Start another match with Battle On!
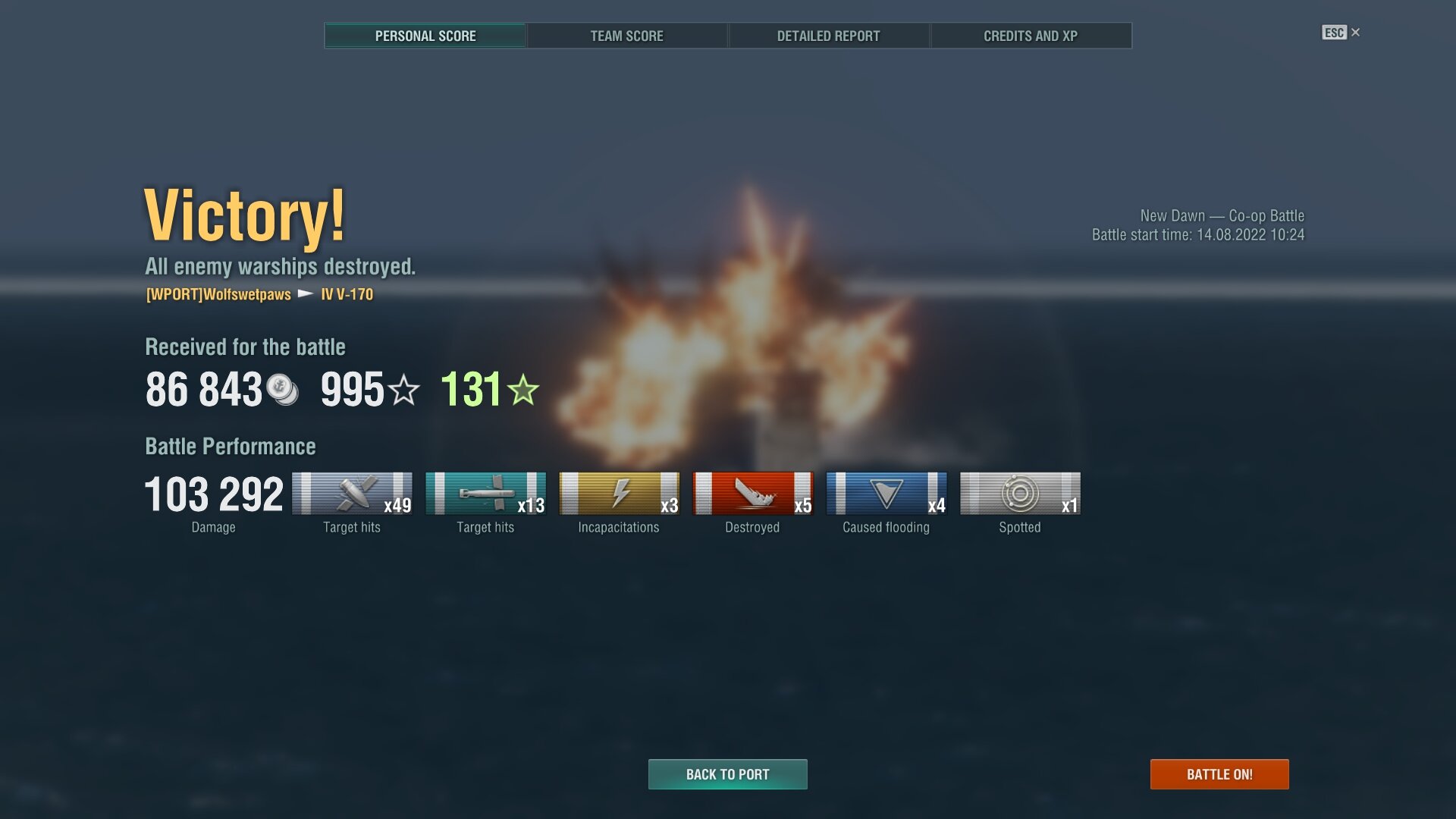This screenshot has height=819, width=1456. 1219,774
